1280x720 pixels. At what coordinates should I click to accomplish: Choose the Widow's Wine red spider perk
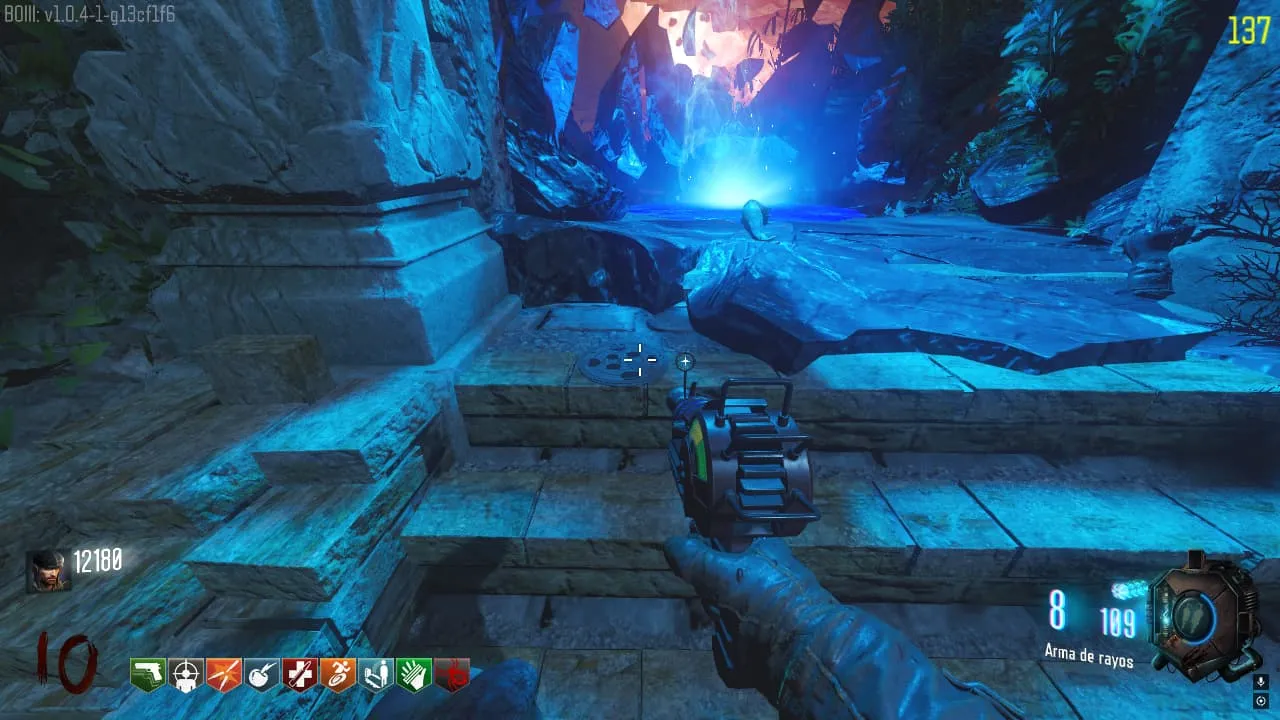click(x=452, y=675)
